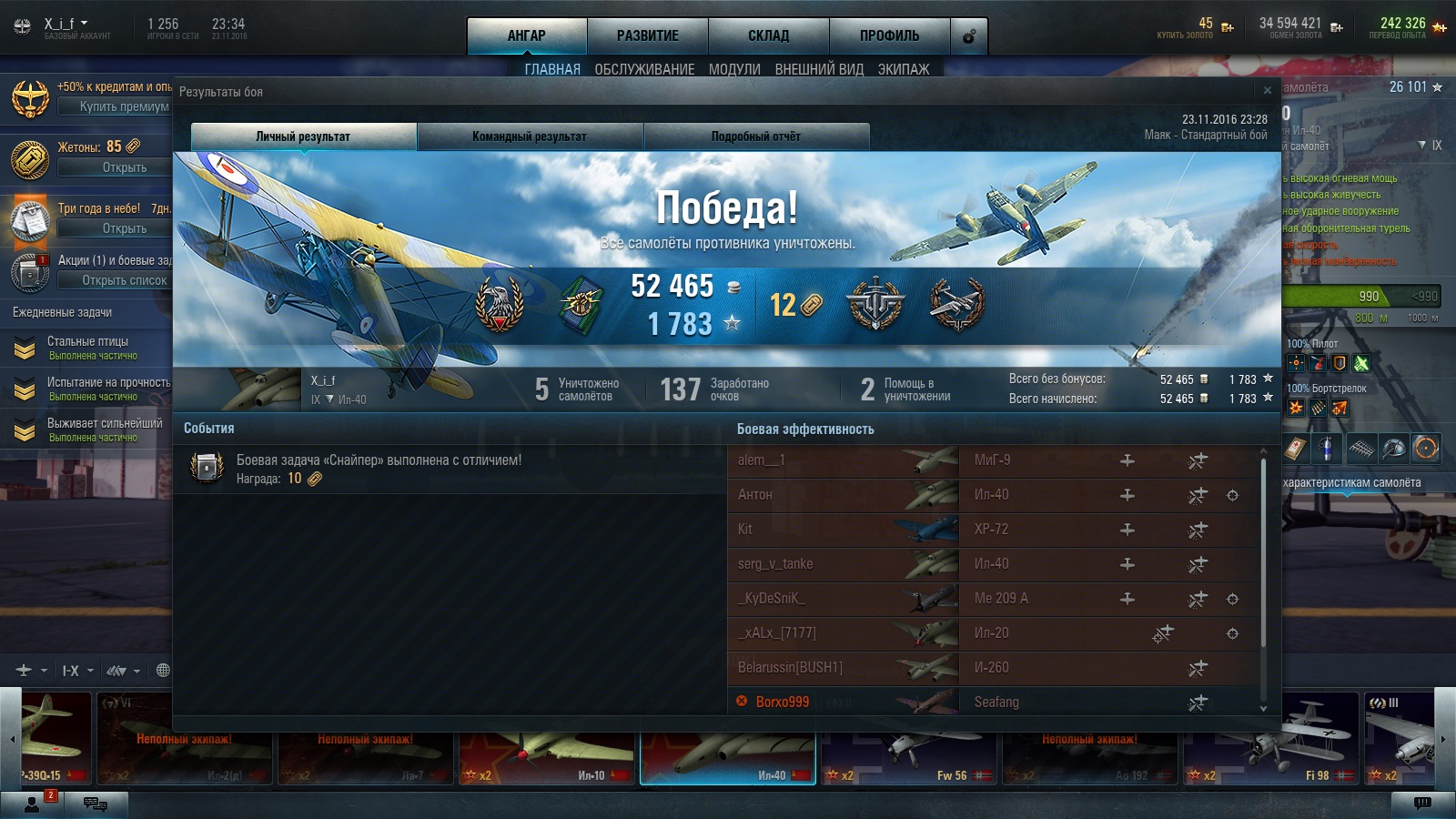Open the settings gear button
1456x819 pixels.
tap(968, 36)
